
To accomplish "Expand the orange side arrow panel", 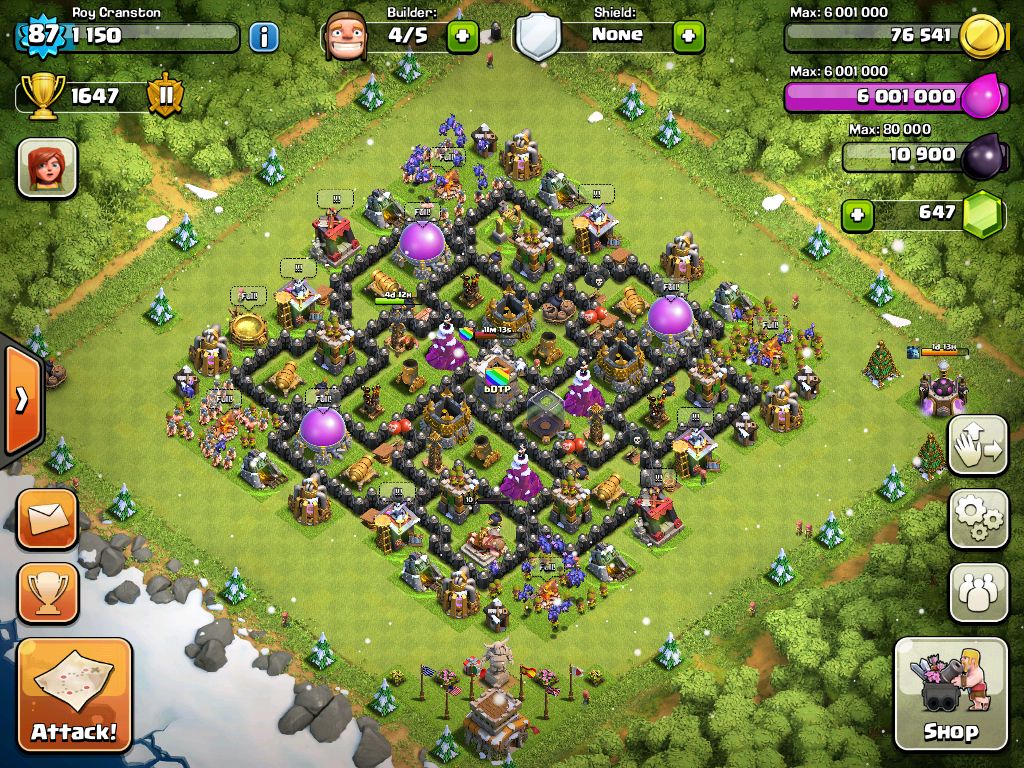I will [20, 399].
